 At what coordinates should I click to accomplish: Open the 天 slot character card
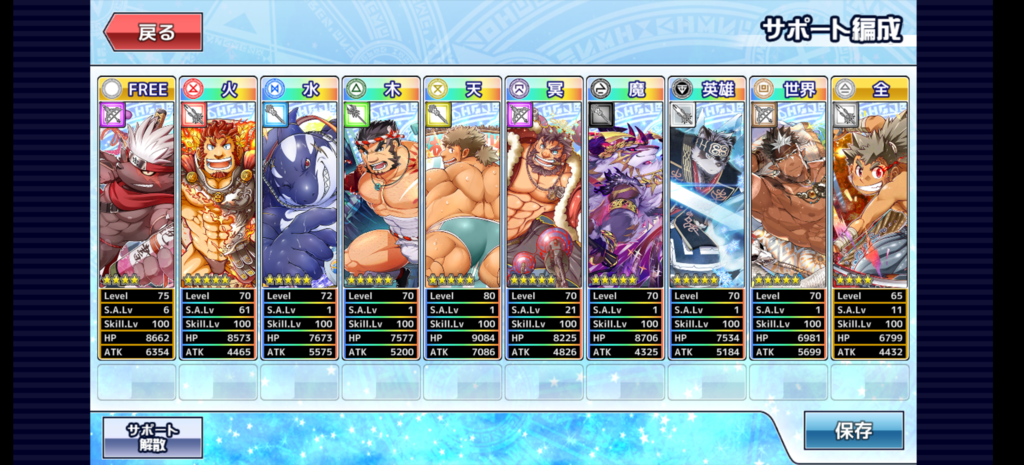462,195
